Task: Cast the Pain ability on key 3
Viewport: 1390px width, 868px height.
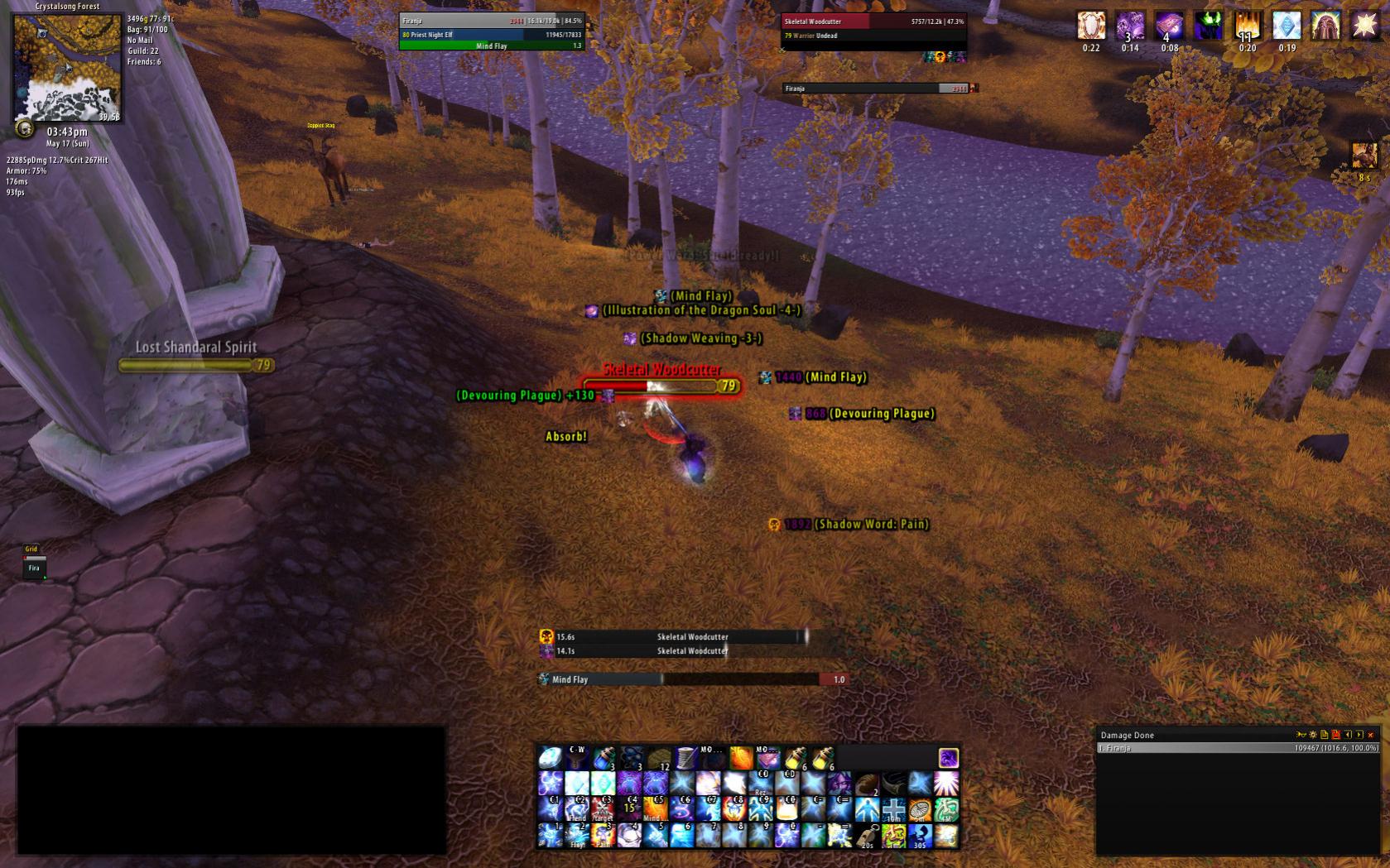Action: point(603,836)
